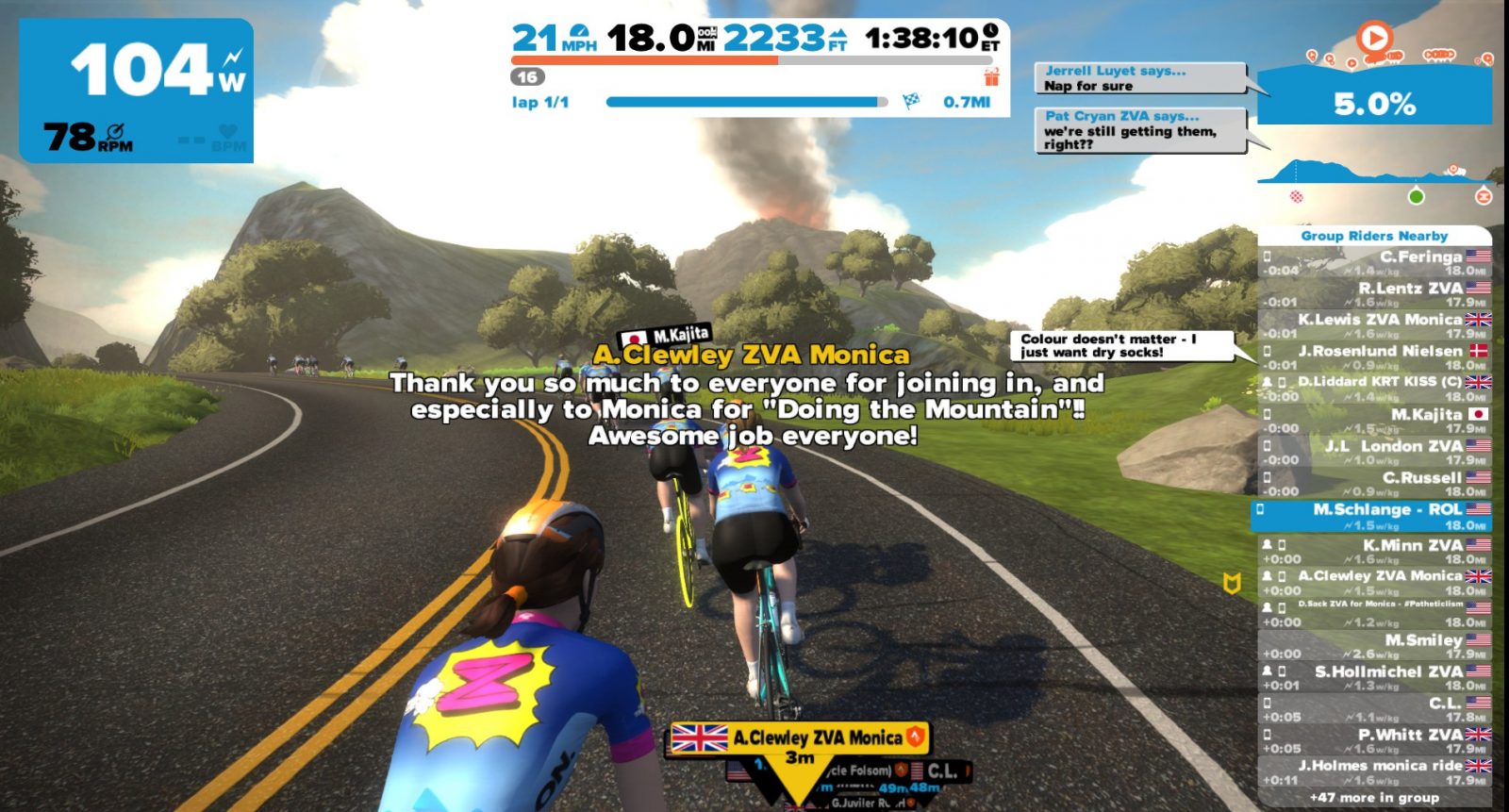Show the +47 more in group riders
Screen dimensions: 1509x812
(1375, 798)
